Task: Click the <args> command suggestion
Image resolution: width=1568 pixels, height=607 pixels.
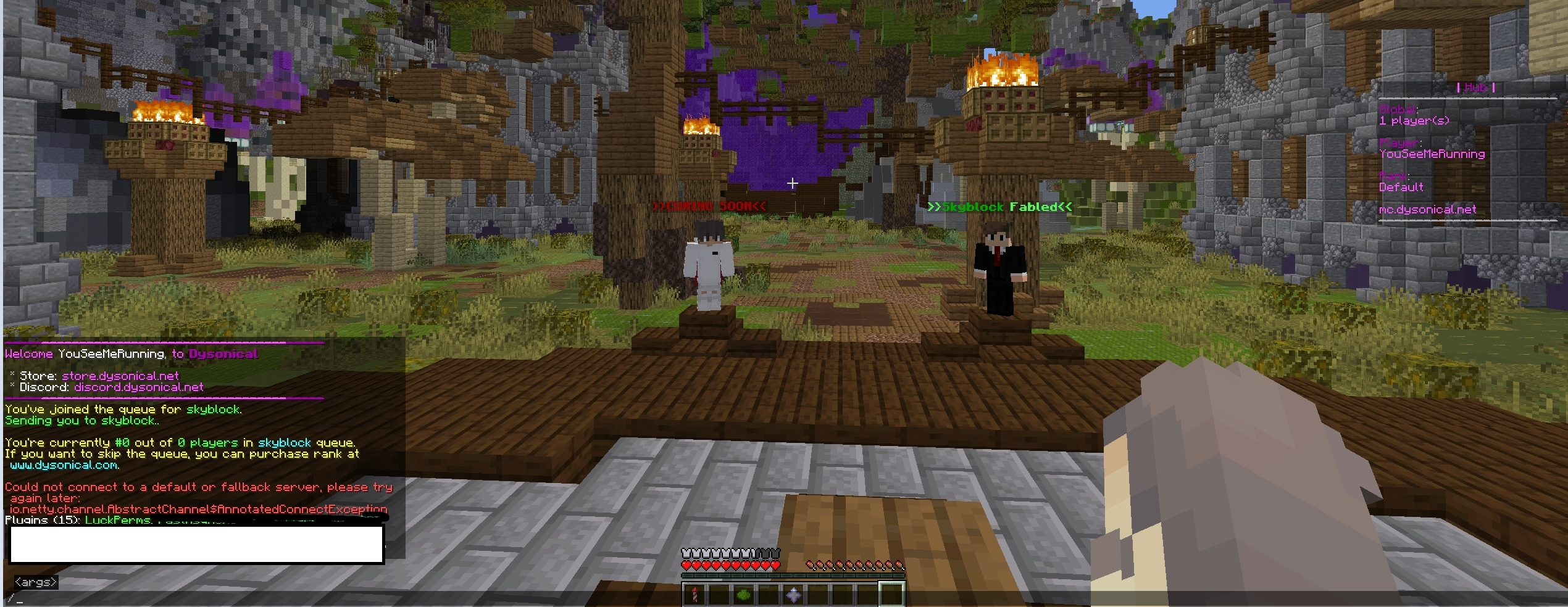Action: click(x=36, y=582)
